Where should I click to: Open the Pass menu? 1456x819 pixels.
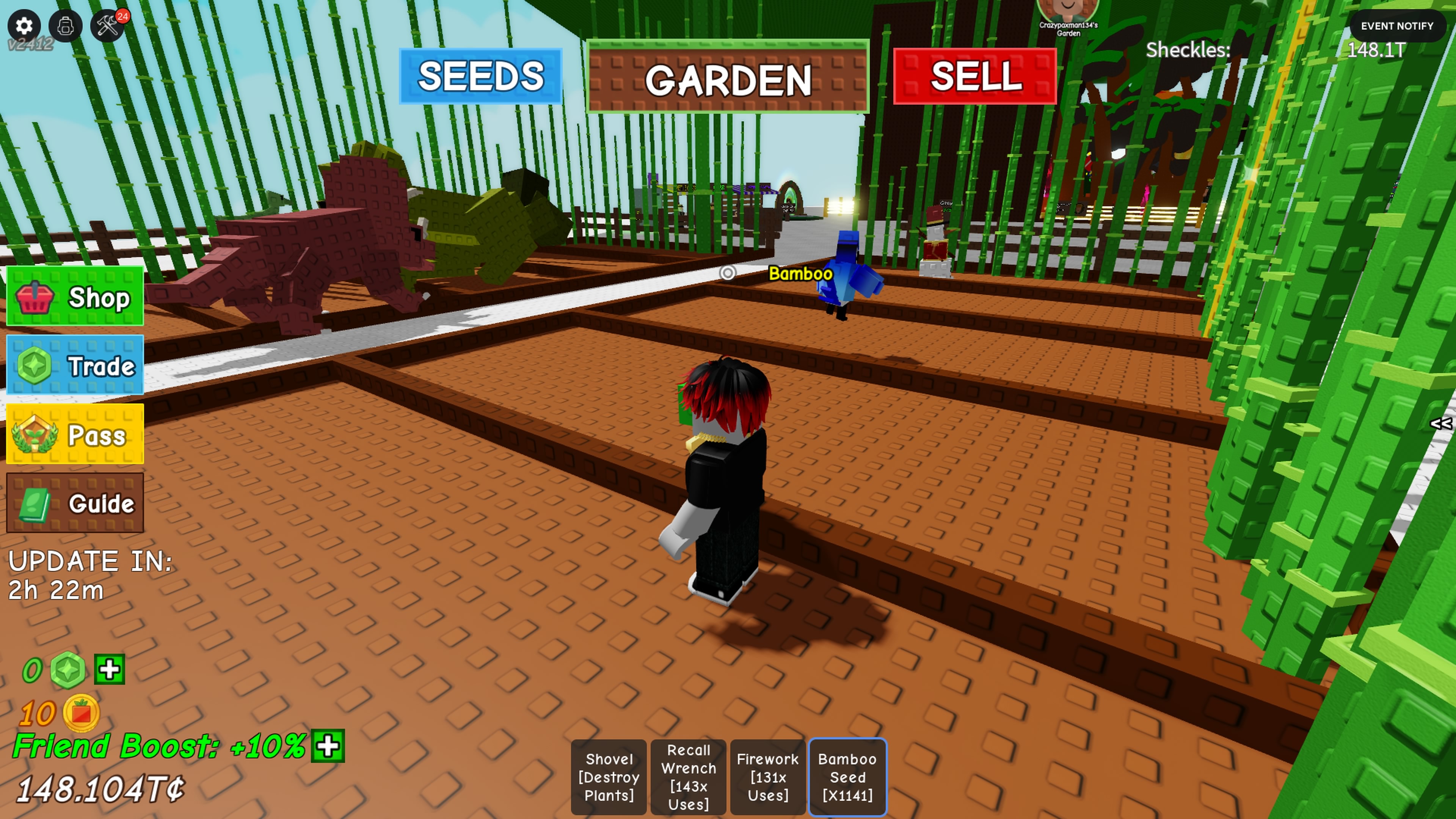(75, 435)
